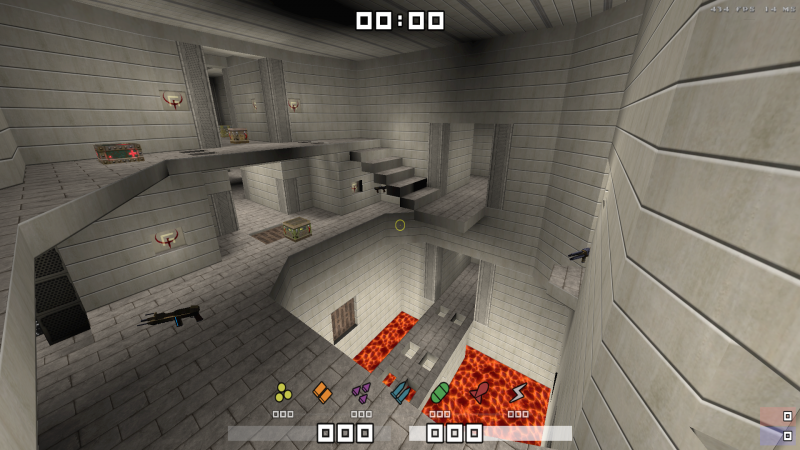Viewport: 800px width, 450px height.
Task: Pick the green capsule ammo icon
Action: 440,391
